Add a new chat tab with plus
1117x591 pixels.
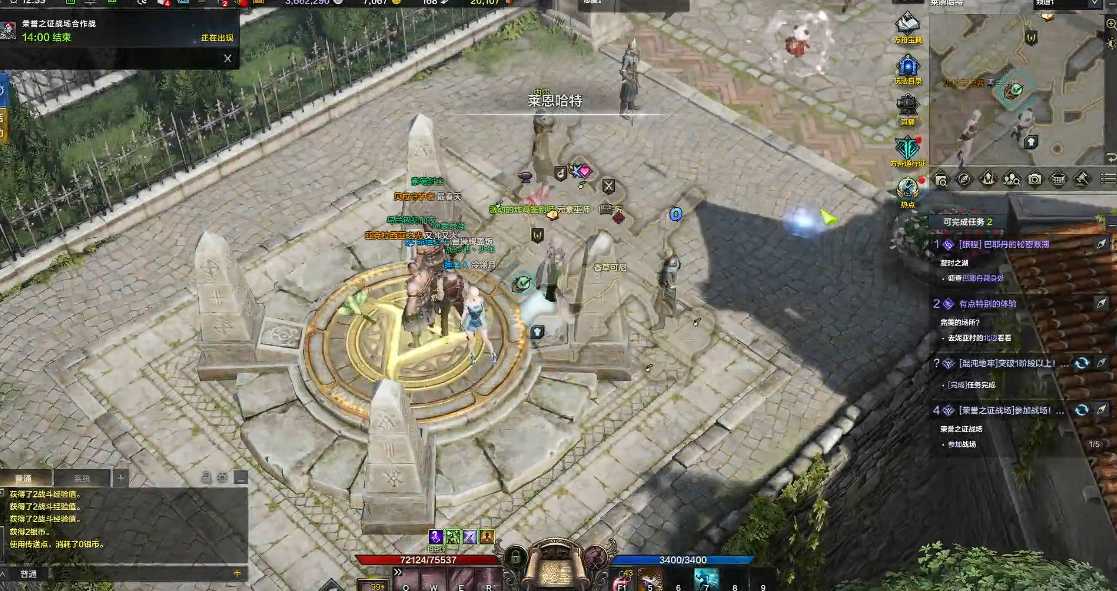[x=121, y=478]
